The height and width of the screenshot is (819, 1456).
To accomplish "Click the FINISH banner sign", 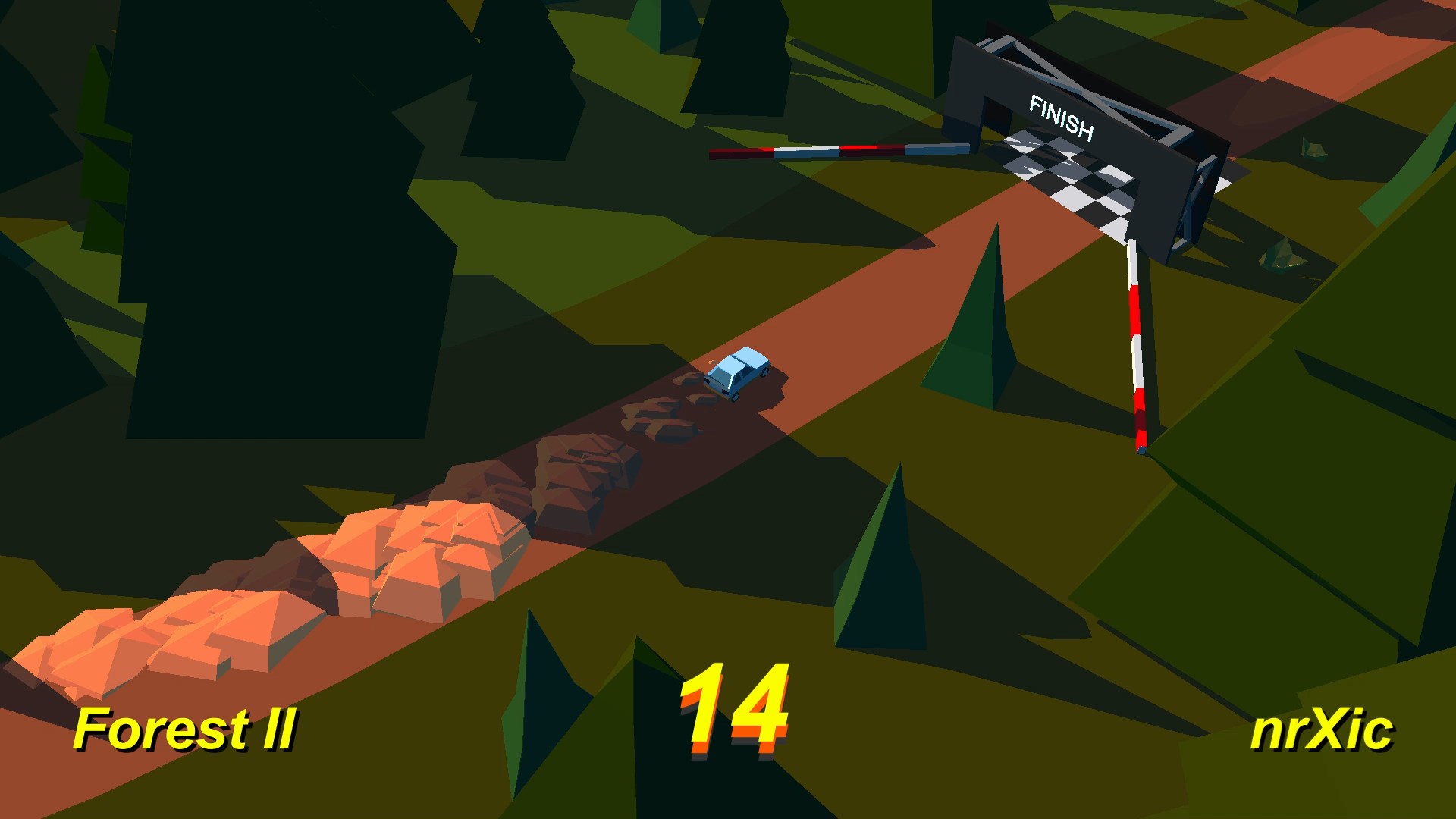I will click(1060, 114).
